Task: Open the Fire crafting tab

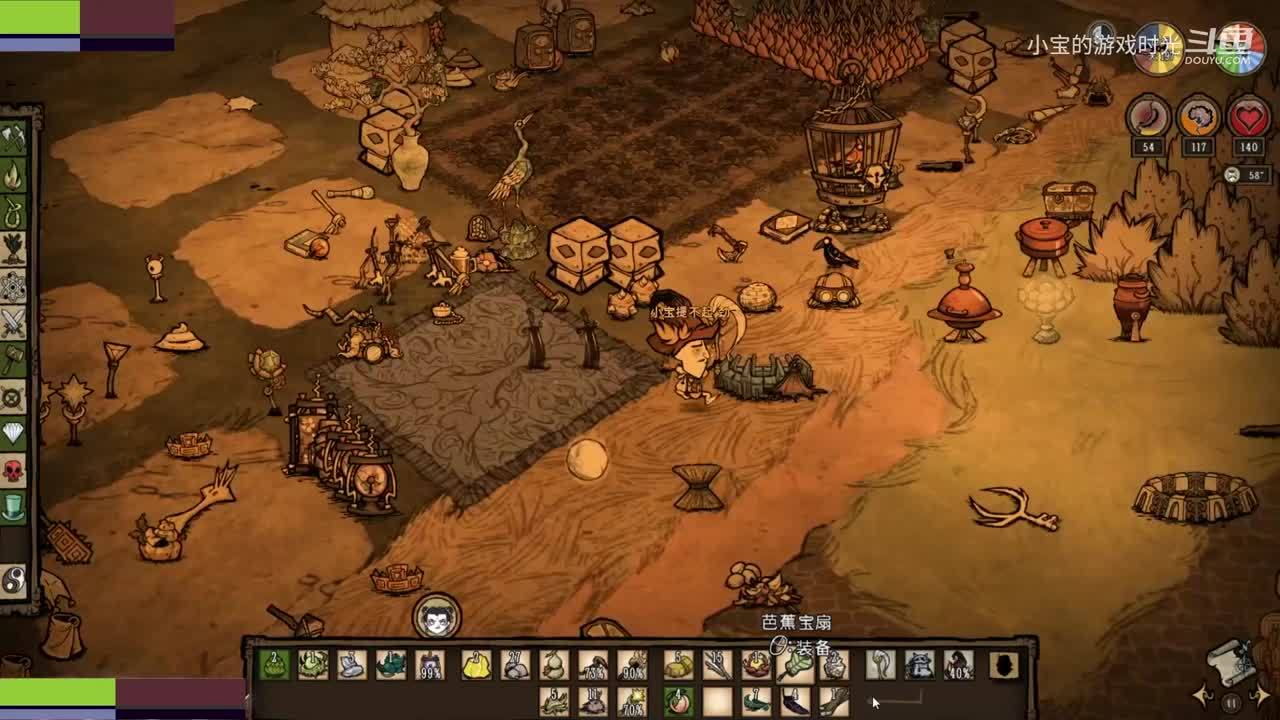Action: click(x=13, y=177)
